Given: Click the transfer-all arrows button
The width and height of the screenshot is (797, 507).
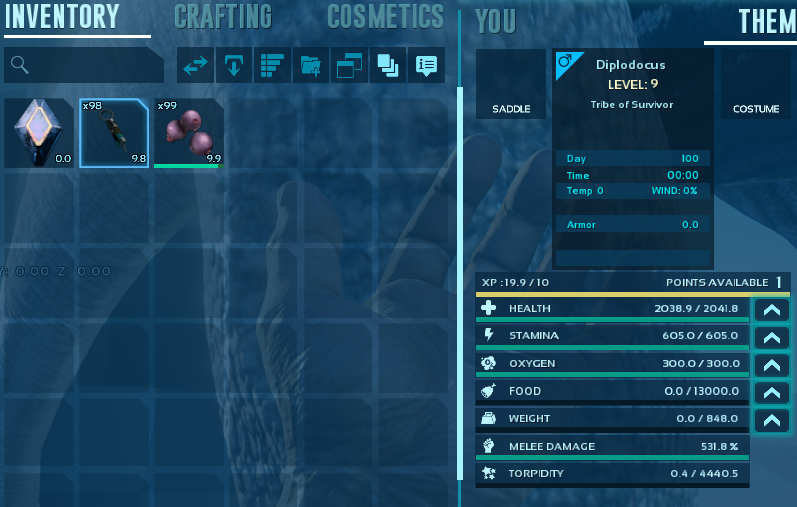Looking at the screenshot, I should click(x=195, y=66).
